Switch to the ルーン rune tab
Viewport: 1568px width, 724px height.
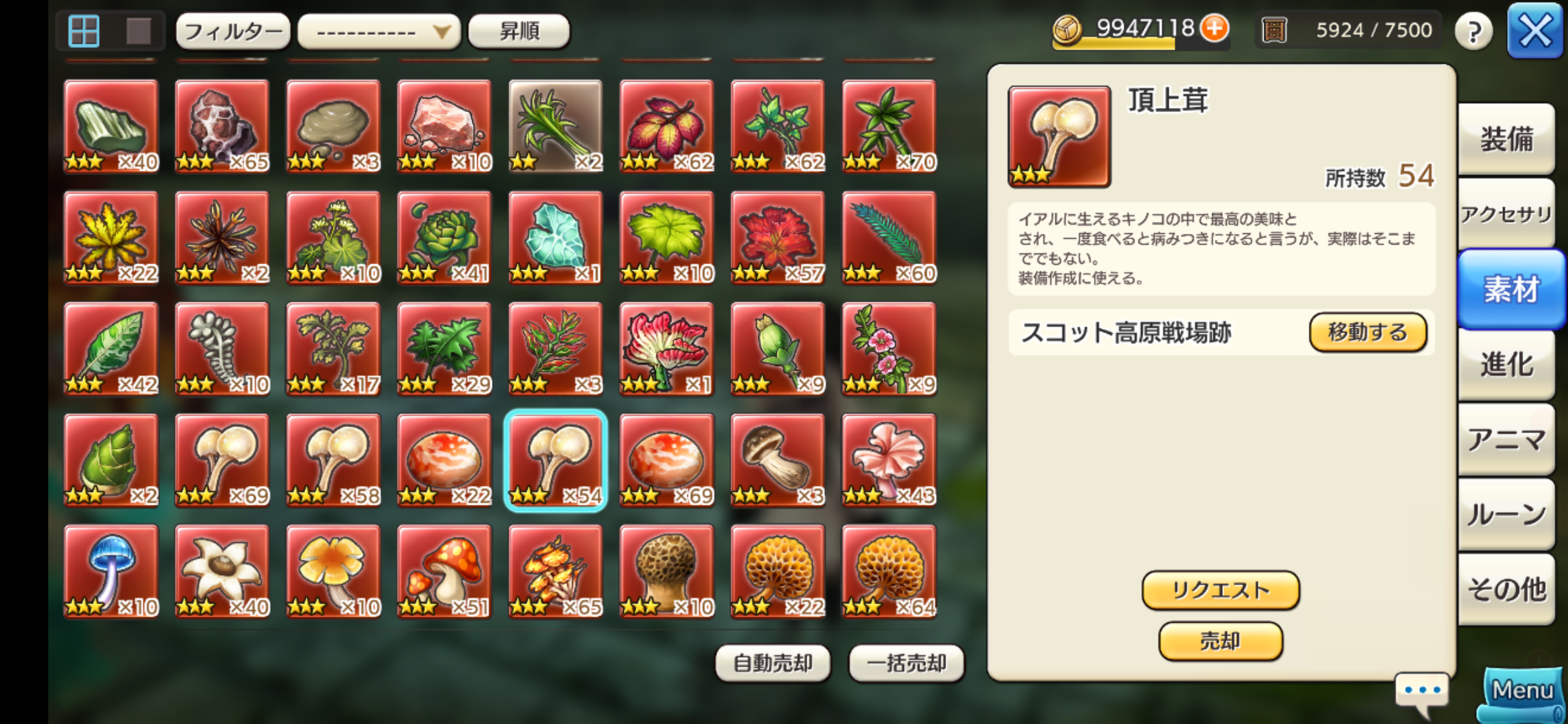1508,513
